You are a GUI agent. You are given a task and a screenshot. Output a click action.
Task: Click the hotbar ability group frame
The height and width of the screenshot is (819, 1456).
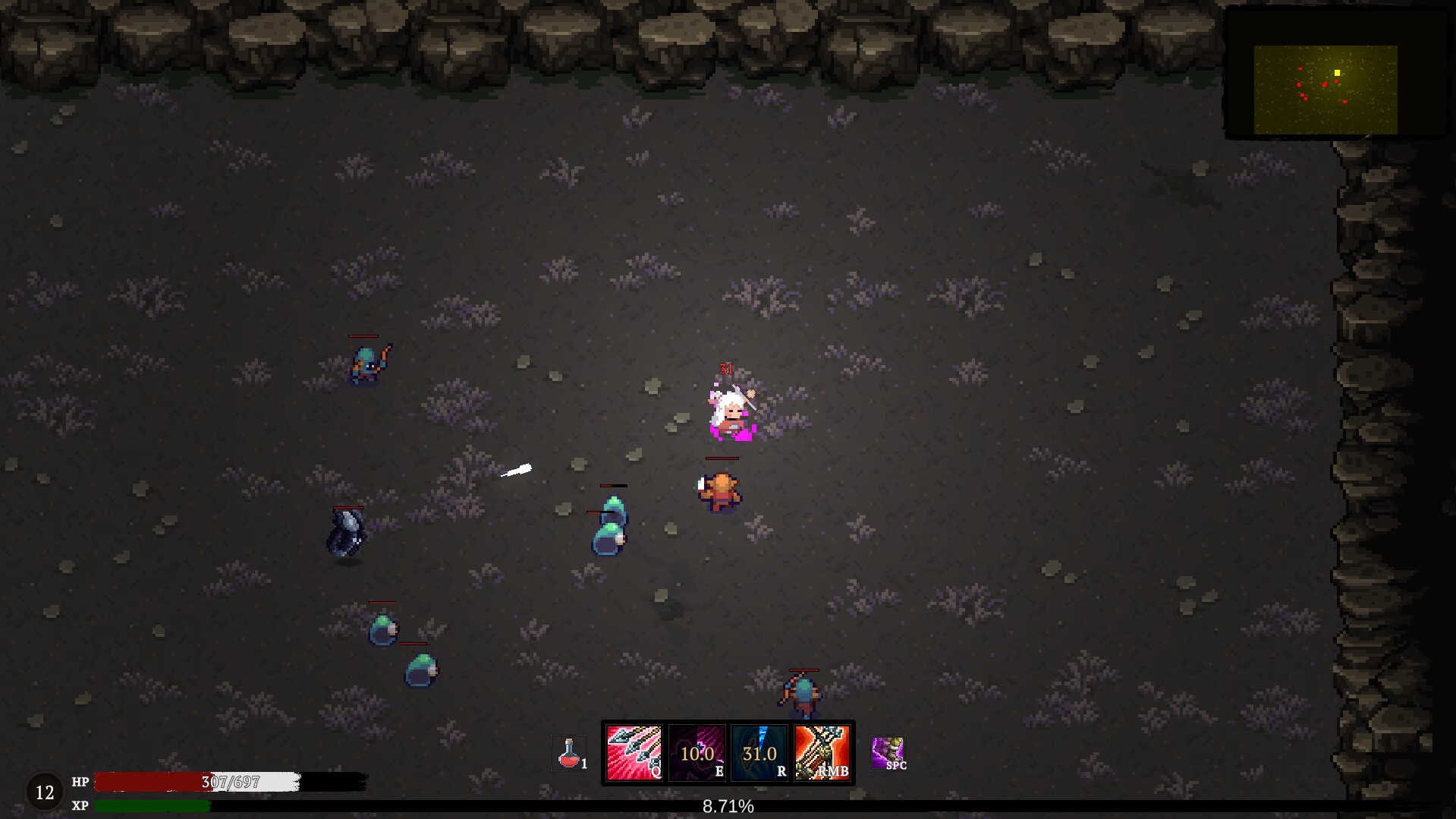(x=728, y=754)
